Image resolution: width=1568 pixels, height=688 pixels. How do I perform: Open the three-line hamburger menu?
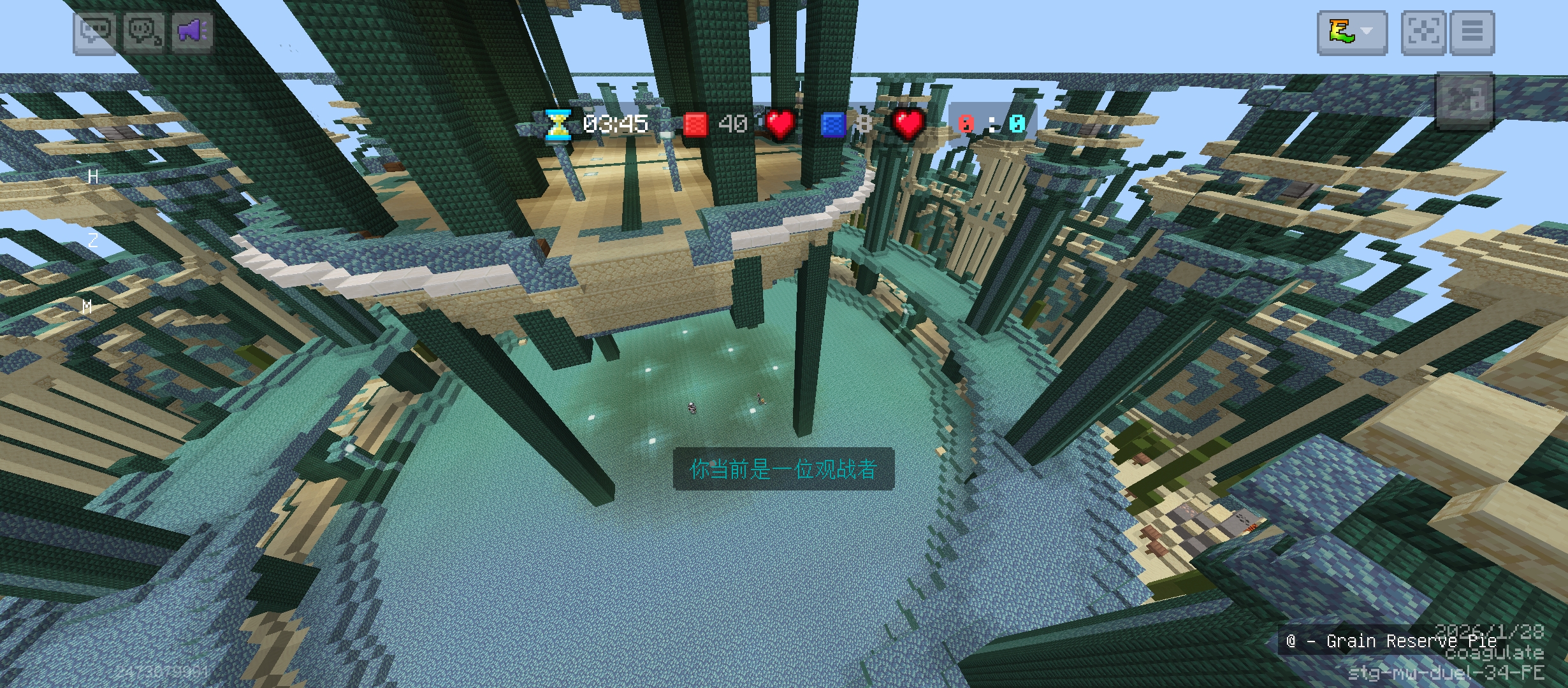click(x=1472, y=32)
